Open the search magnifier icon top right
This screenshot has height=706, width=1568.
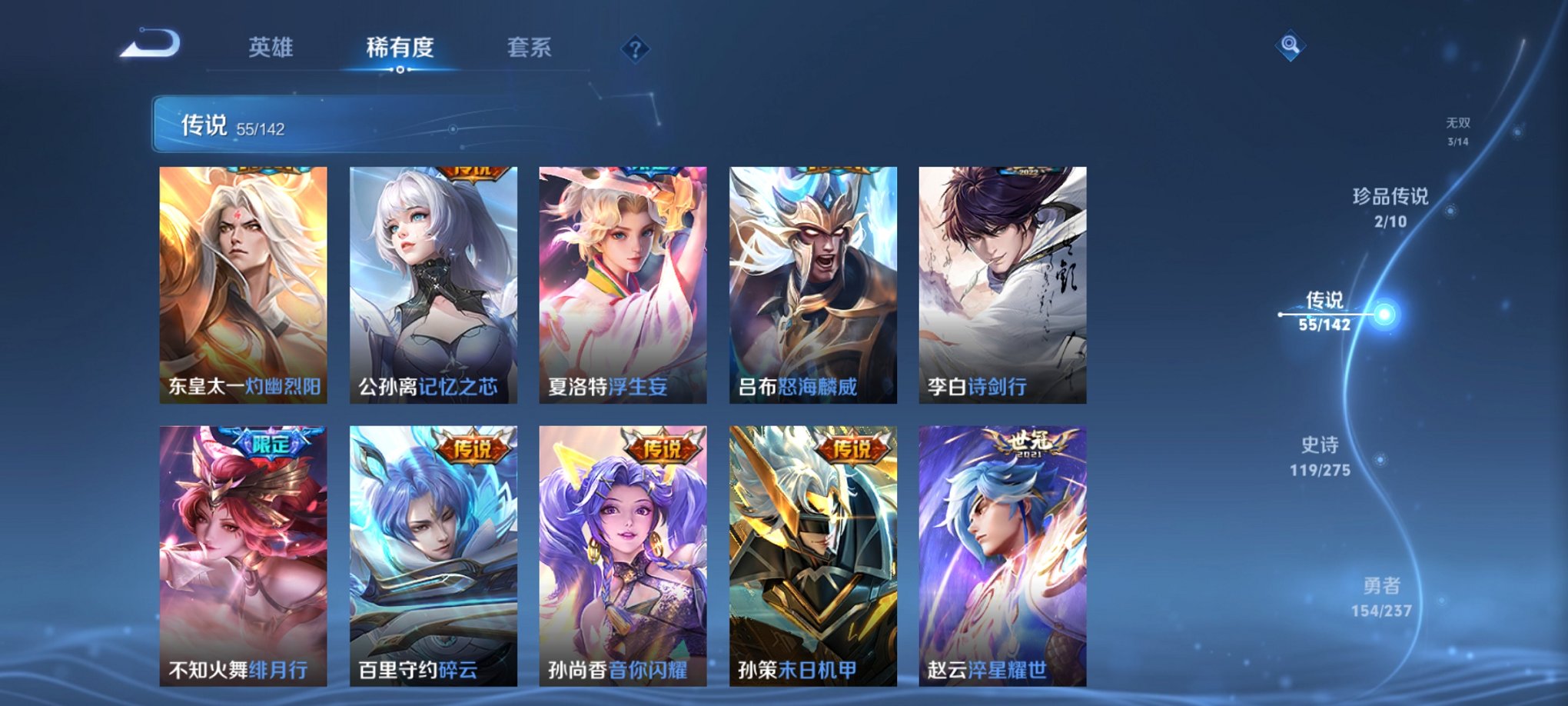point(1291,45)
